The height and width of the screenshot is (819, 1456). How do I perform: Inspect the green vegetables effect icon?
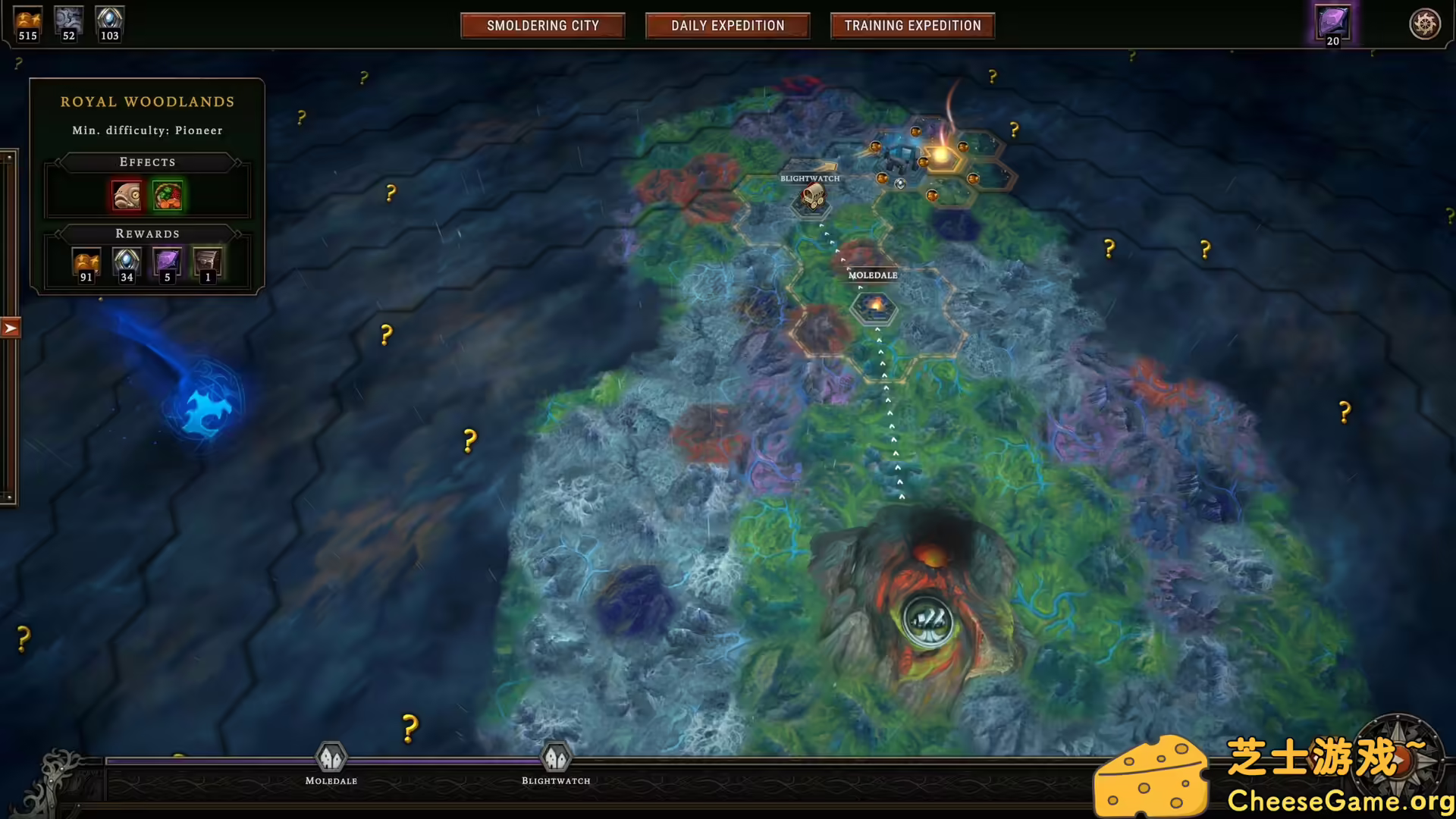pyautogui.click(x=168, y=196)
